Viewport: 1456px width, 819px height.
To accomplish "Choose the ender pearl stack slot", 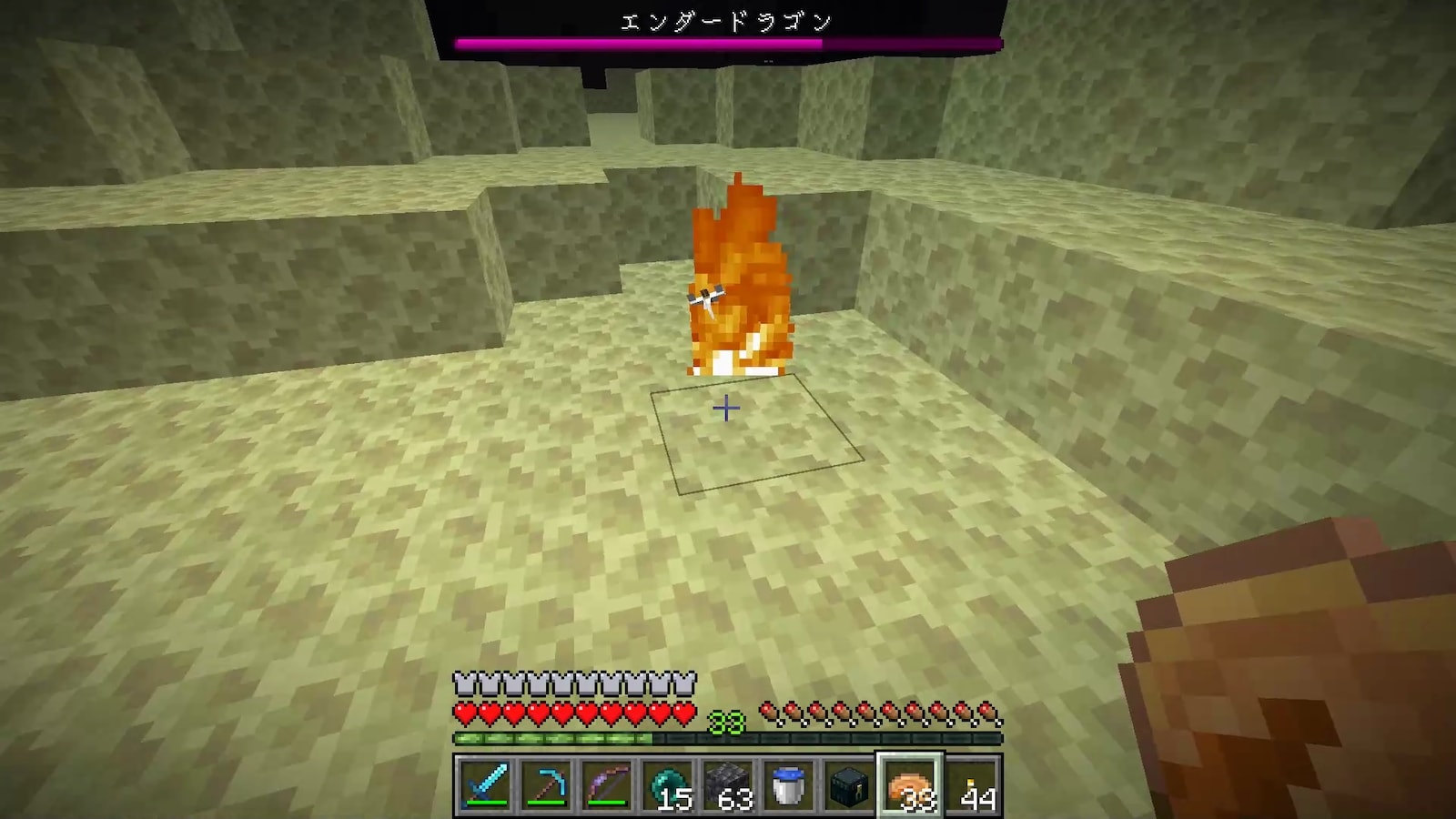I will (x=666, y=784).
